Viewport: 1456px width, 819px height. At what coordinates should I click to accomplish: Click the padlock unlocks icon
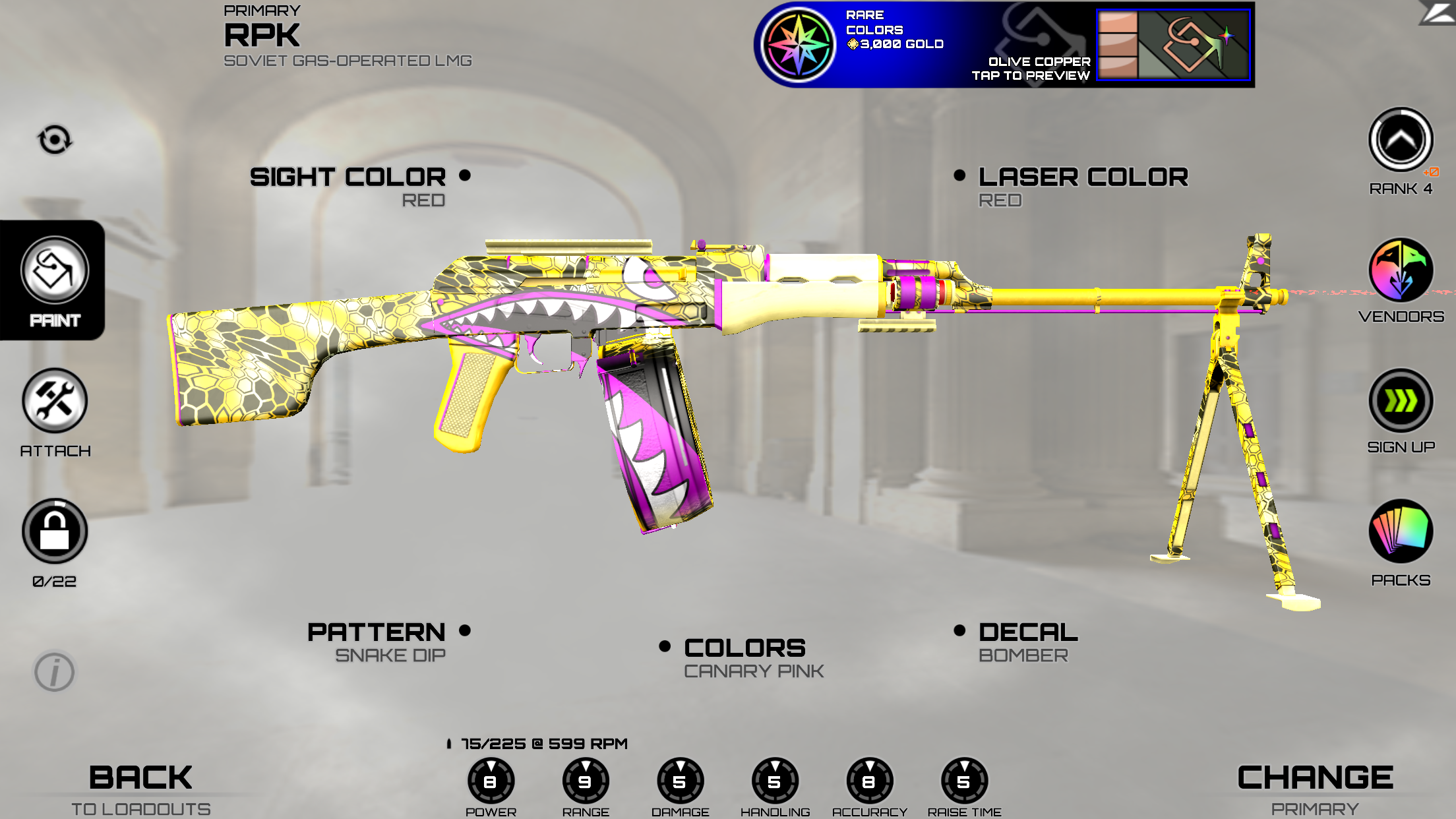[55, 531]
